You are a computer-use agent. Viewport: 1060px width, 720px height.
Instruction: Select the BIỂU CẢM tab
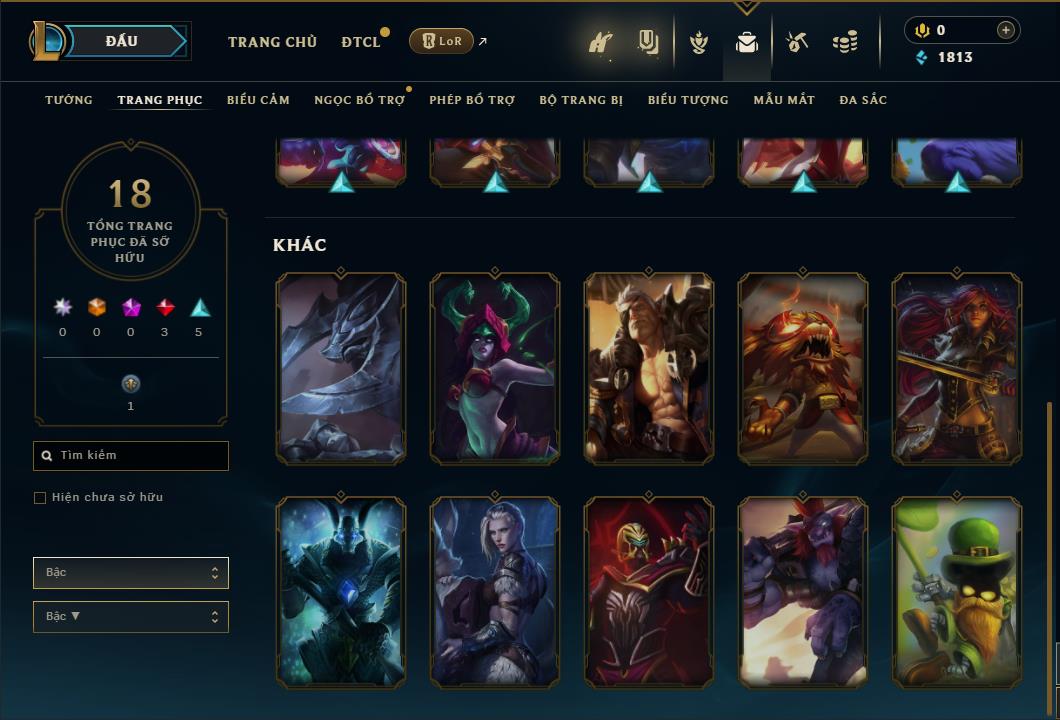(x=258, y=100)
